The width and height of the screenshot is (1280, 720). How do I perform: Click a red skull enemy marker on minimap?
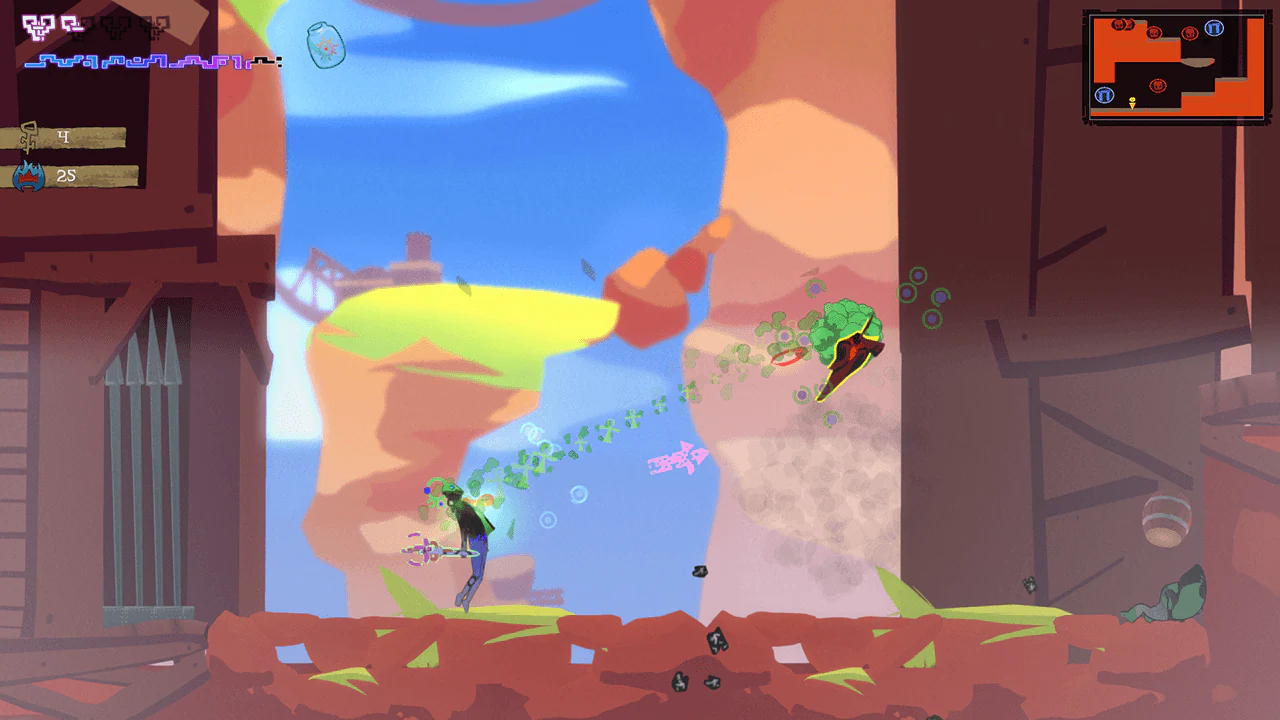1155,33
